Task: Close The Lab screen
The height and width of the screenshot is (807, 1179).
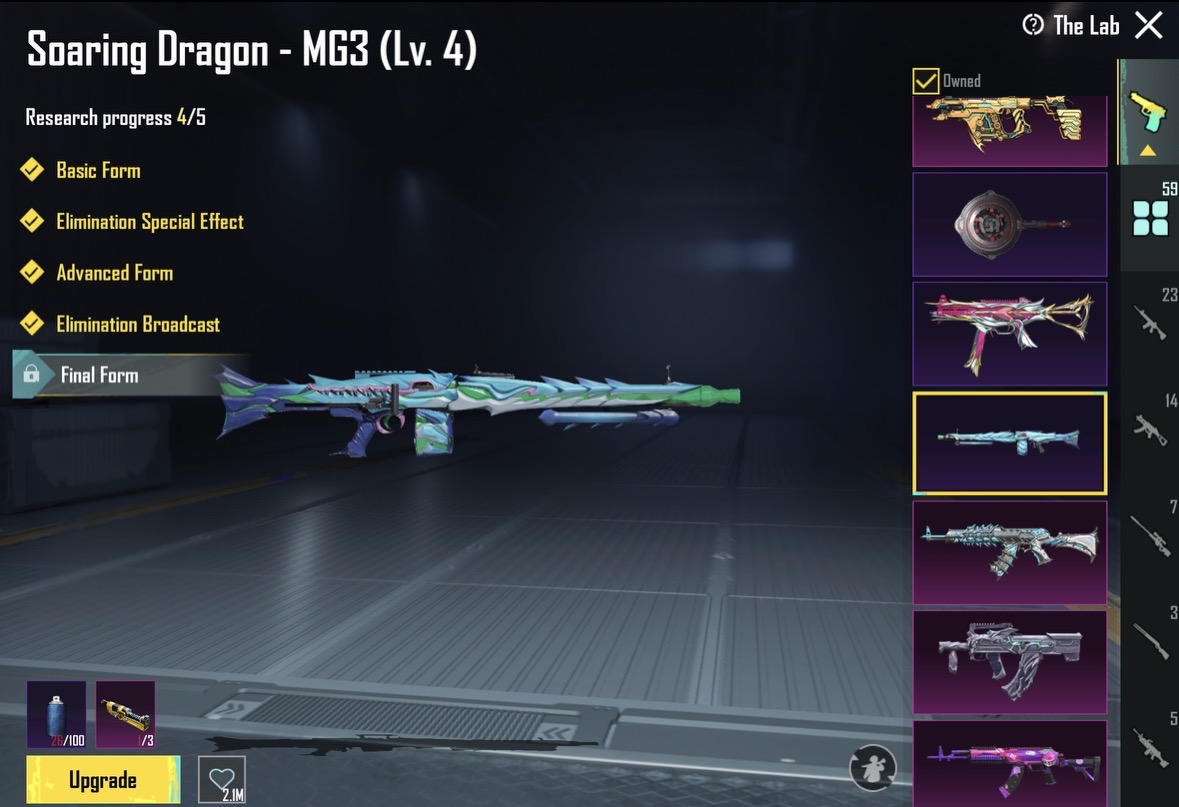Action: click(x=1149, y=26)
